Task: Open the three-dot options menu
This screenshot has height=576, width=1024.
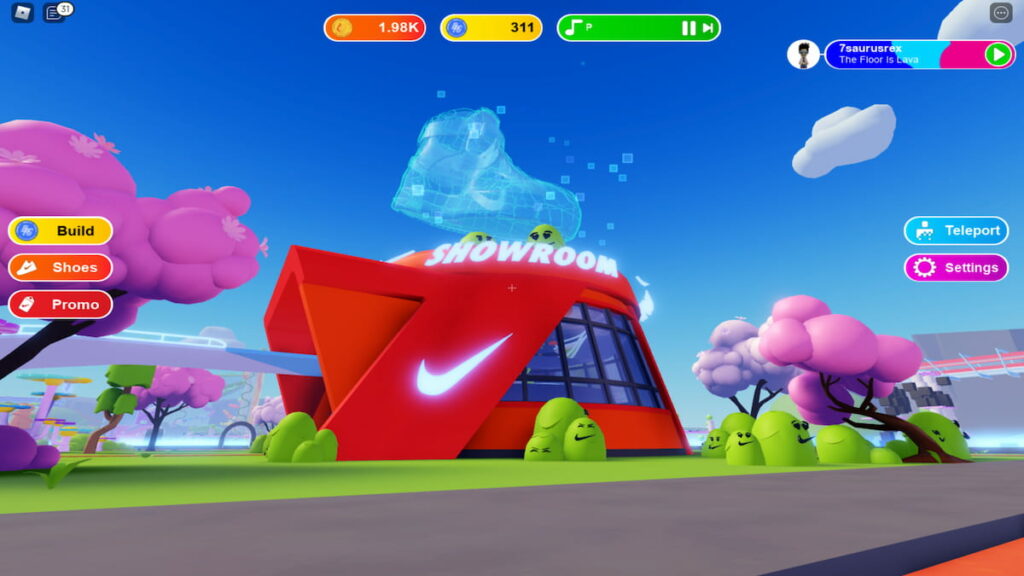Action: point(1001,13)
